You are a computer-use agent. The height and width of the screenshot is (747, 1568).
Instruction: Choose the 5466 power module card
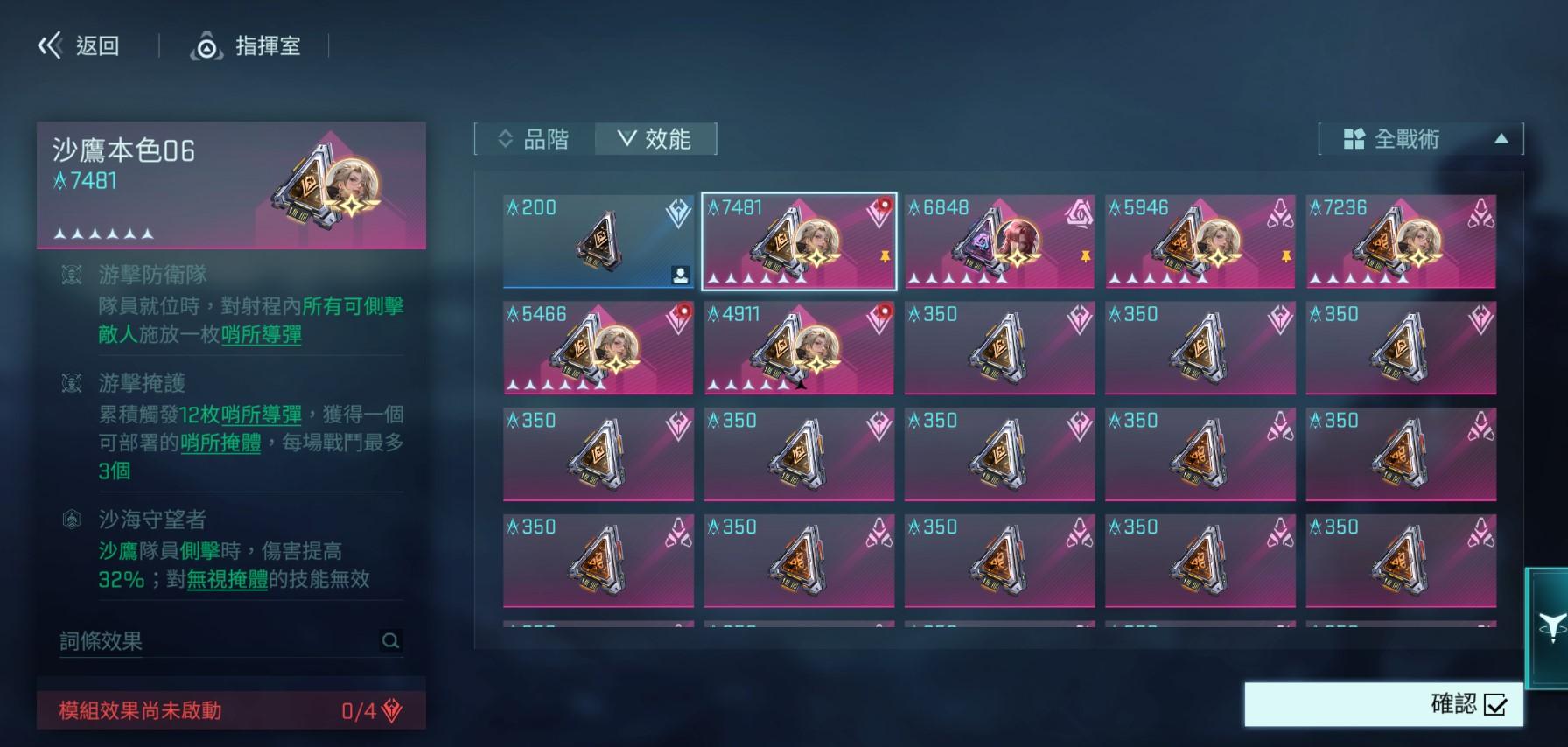[598, 348]
